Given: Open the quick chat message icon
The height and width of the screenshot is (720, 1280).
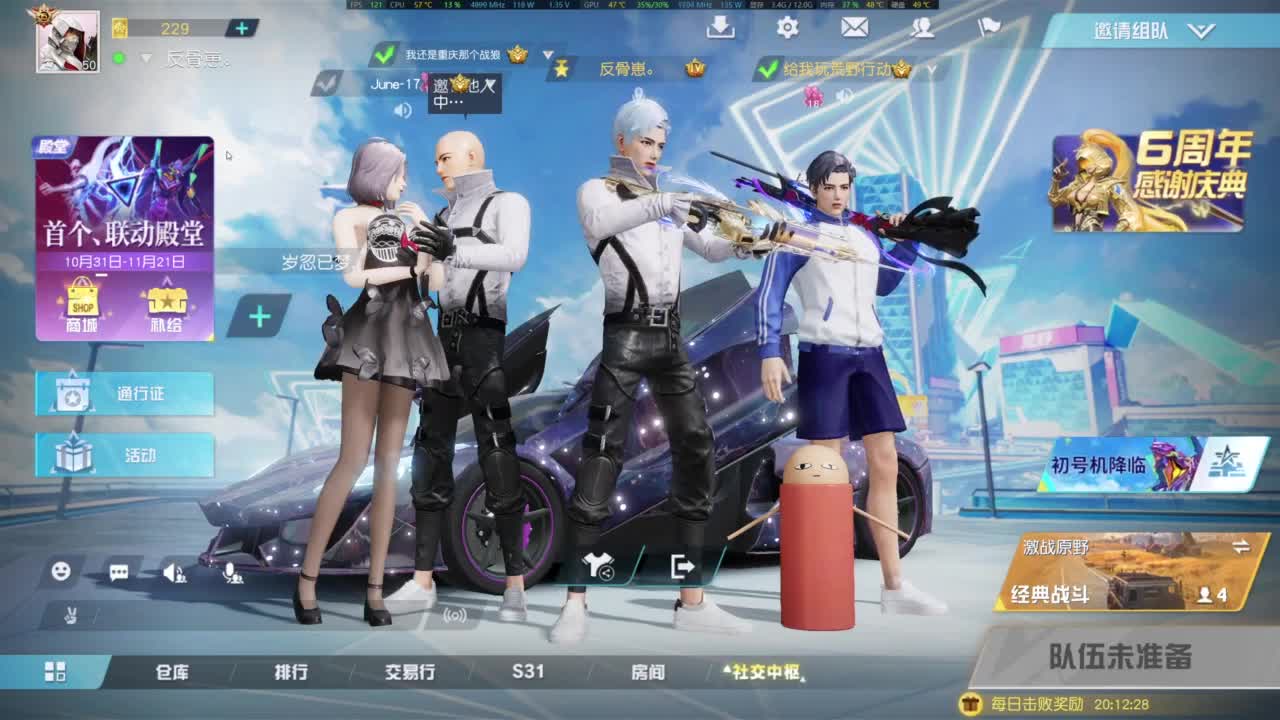Looking at the screenshot, I should pyautogui.click(x=117, y=572).
